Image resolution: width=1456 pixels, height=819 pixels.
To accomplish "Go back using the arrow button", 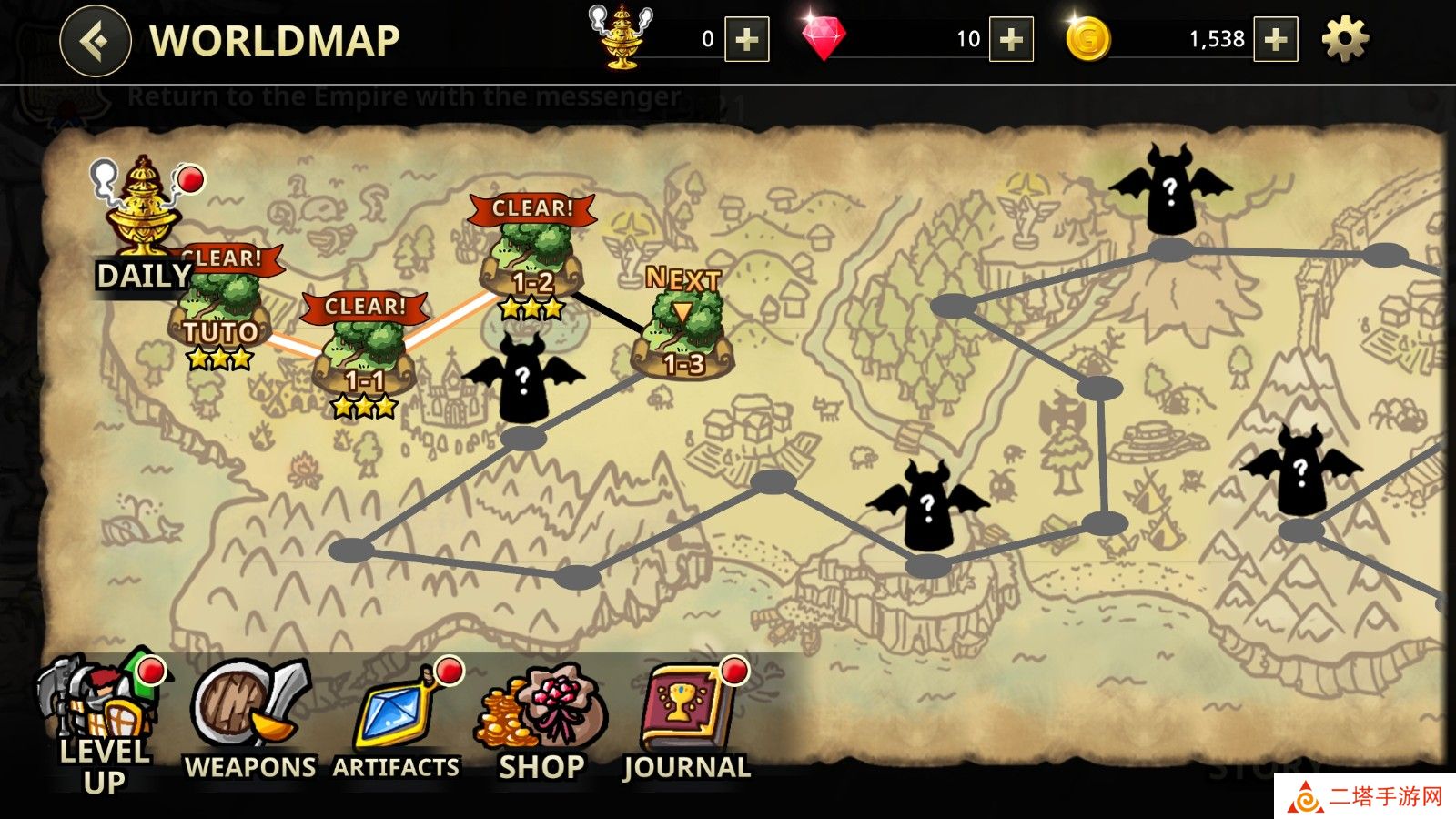I will 95,41.
